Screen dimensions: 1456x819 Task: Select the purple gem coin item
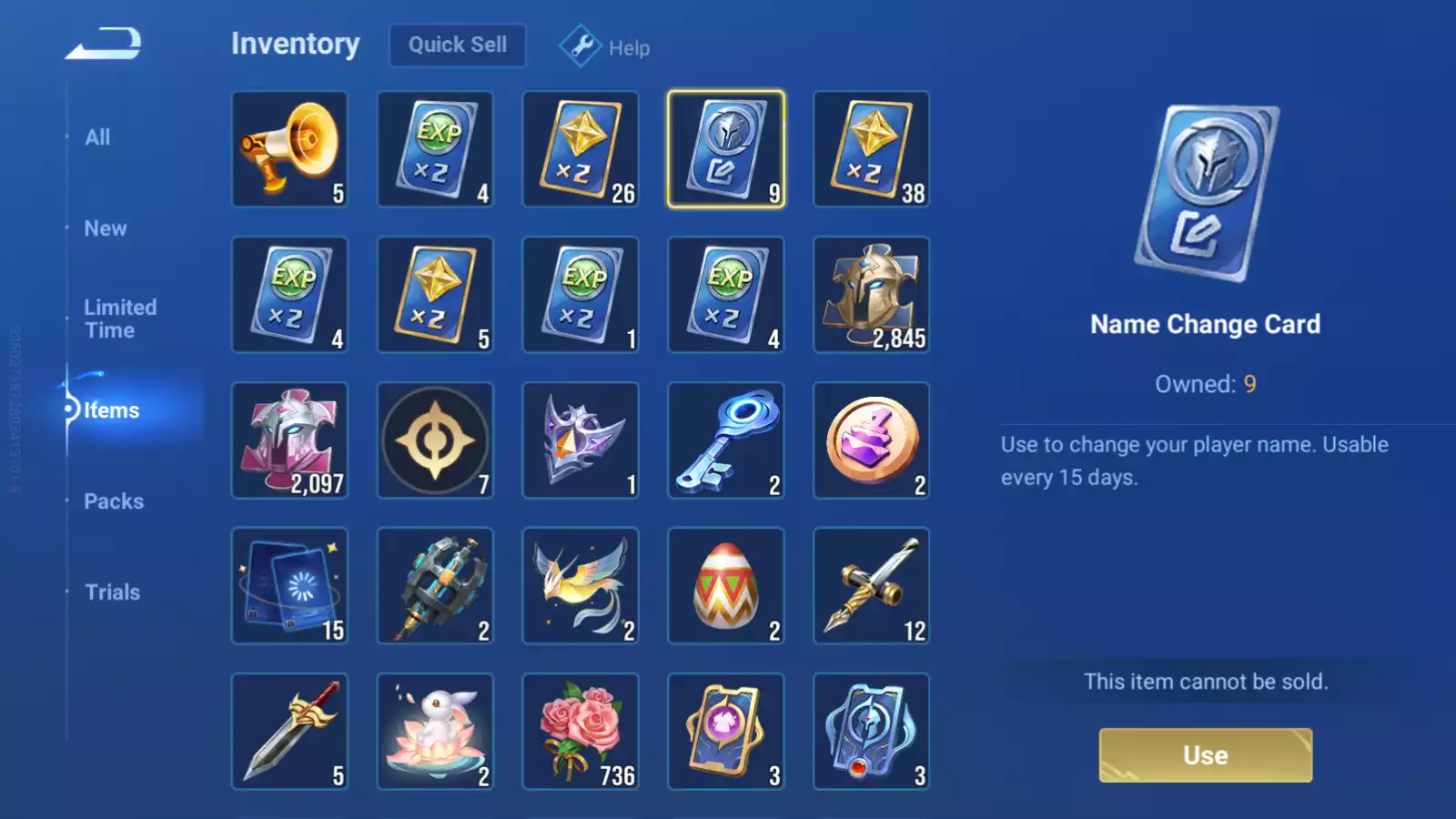coord(871,440)
